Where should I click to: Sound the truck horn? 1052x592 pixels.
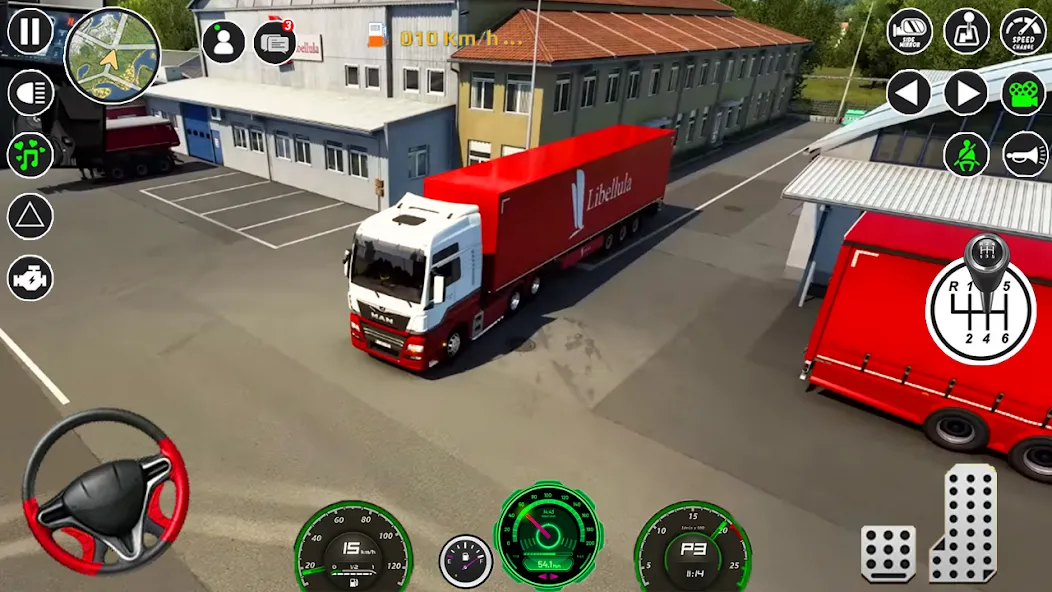1024,154
